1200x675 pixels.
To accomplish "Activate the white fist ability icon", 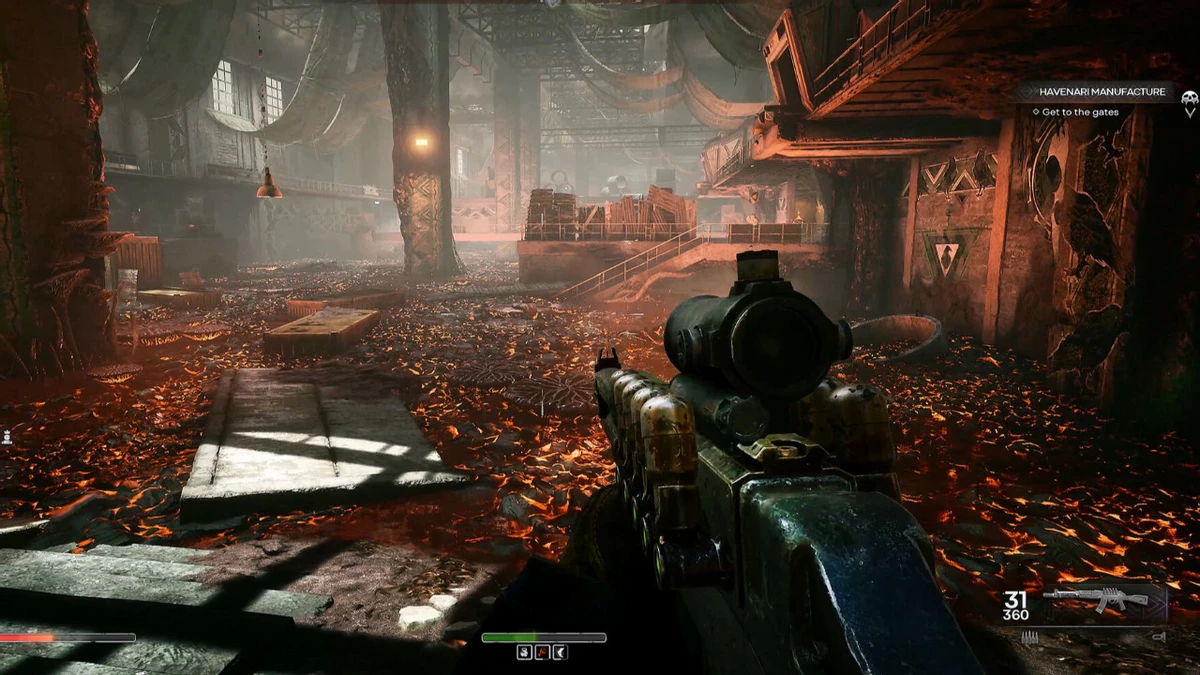I will click(525, 652).
